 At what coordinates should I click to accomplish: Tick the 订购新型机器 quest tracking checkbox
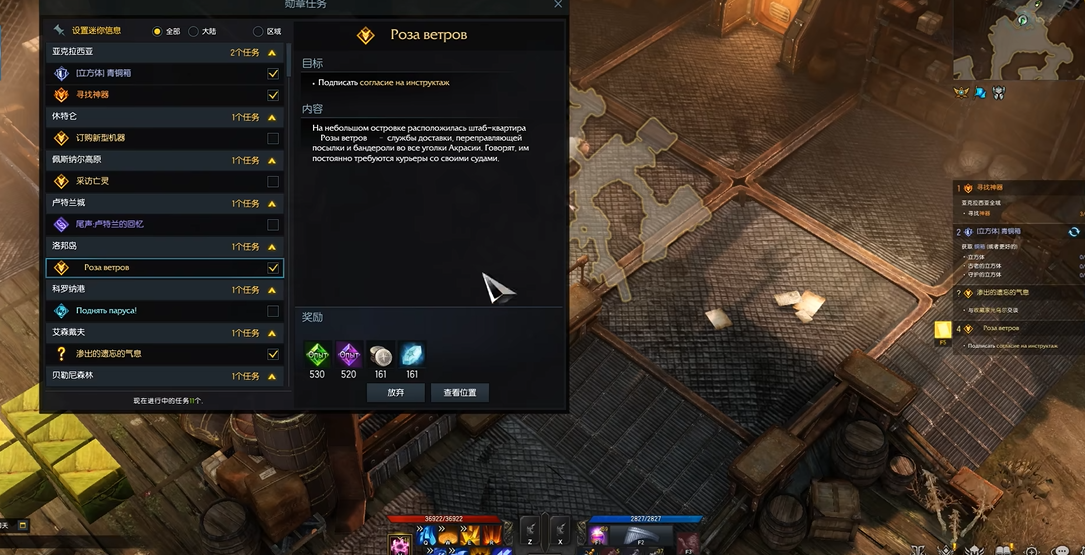(x=273, y=138)
